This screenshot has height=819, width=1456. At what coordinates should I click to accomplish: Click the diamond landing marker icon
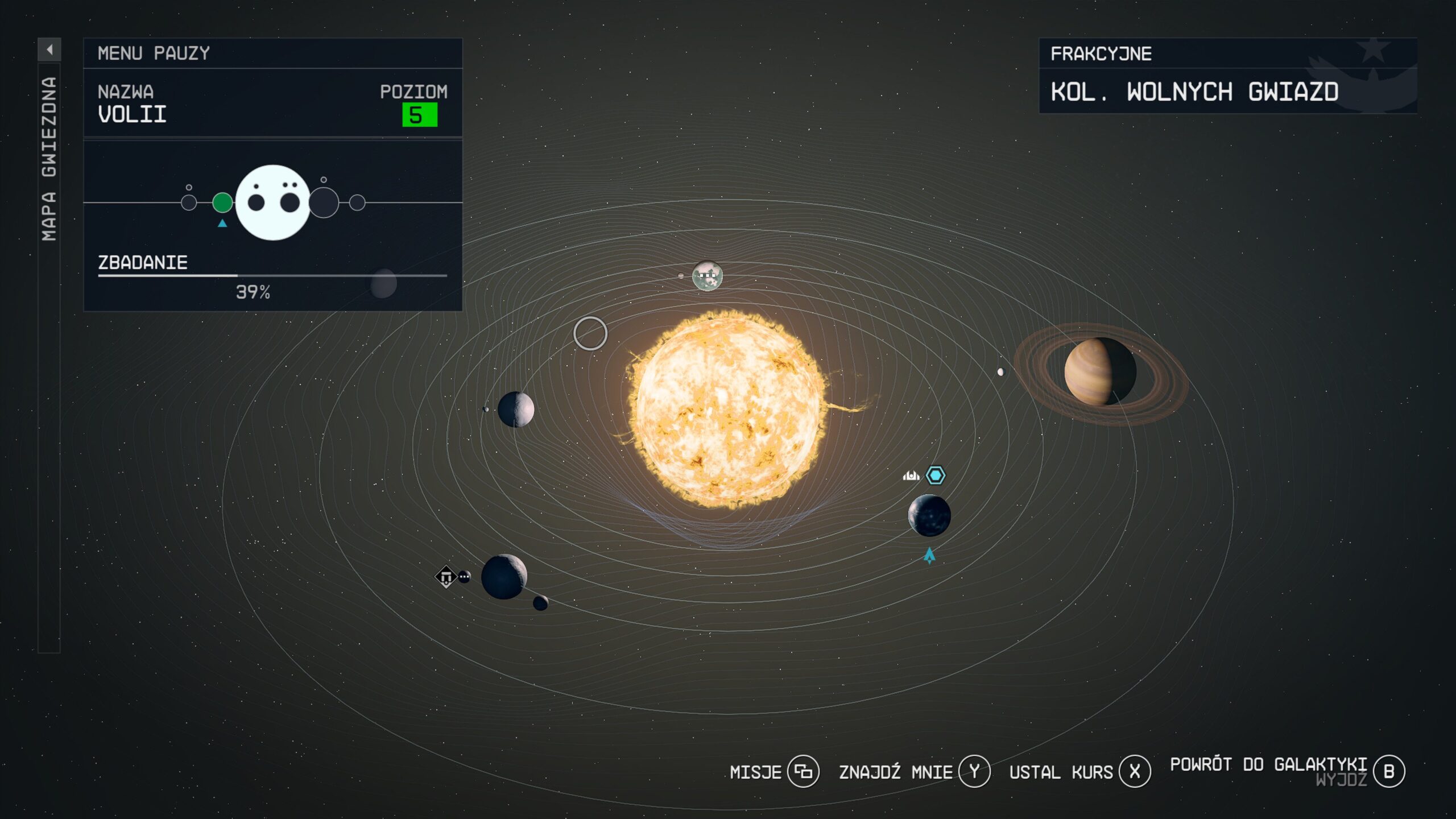click(446, 577)
